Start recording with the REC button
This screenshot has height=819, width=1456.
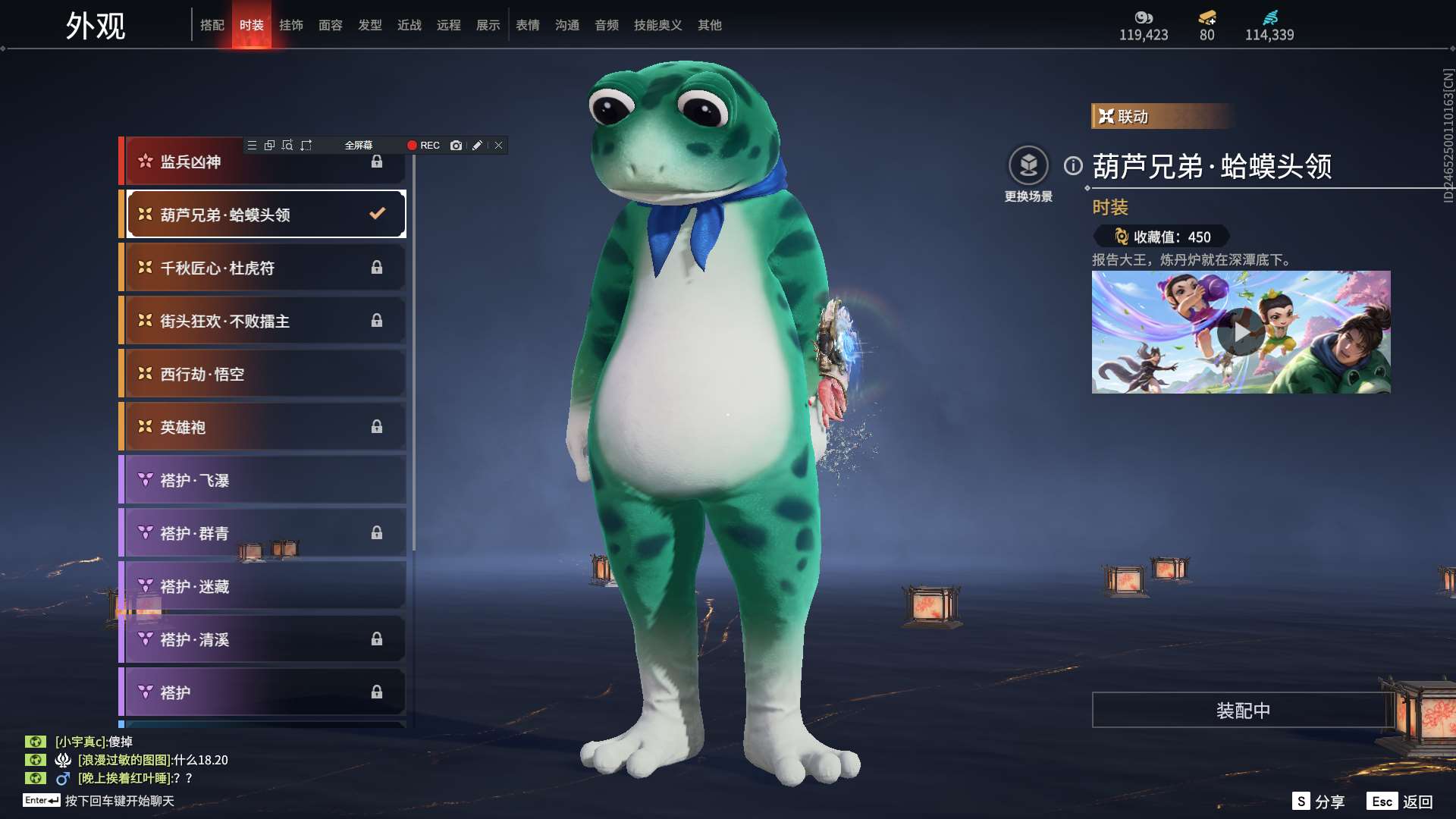point(423,146)
